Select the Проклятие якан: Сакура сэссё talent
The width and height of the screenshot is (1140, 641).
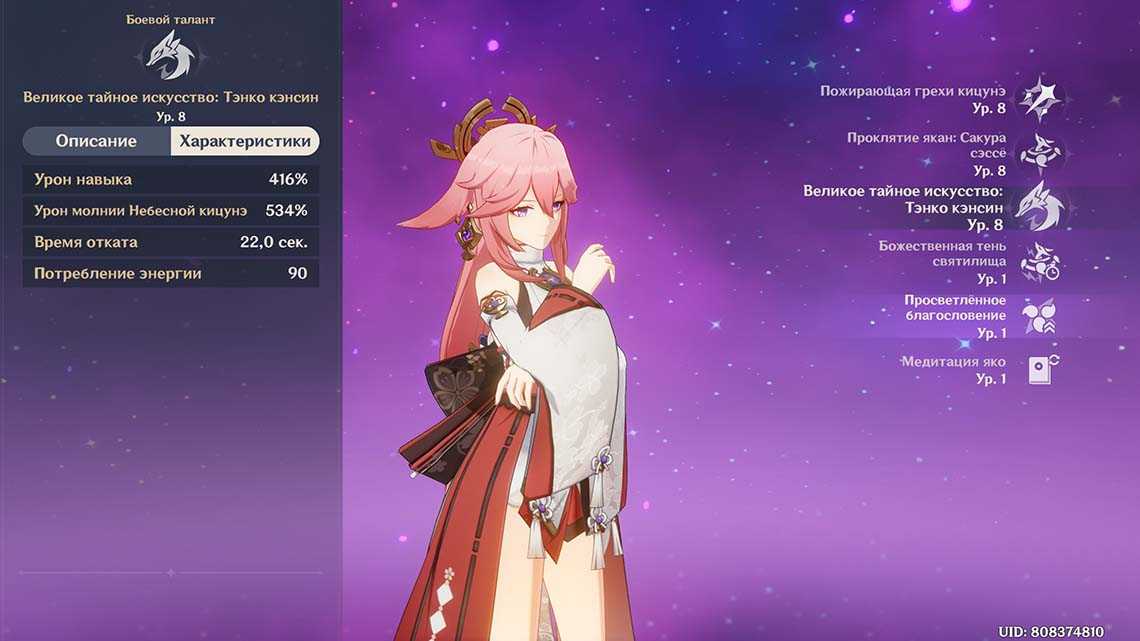click(1039, 153)
